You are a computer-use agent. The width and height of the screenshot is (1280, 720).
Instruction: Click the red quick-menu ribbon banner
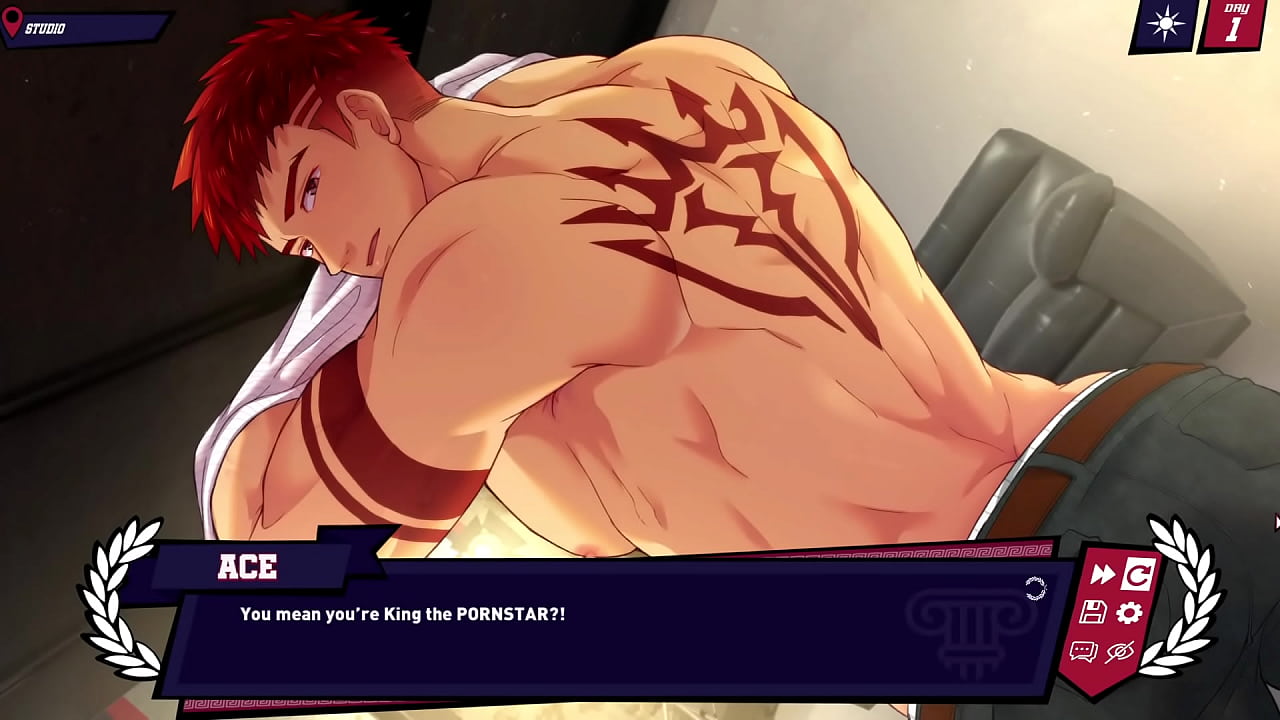point(1110,615)
